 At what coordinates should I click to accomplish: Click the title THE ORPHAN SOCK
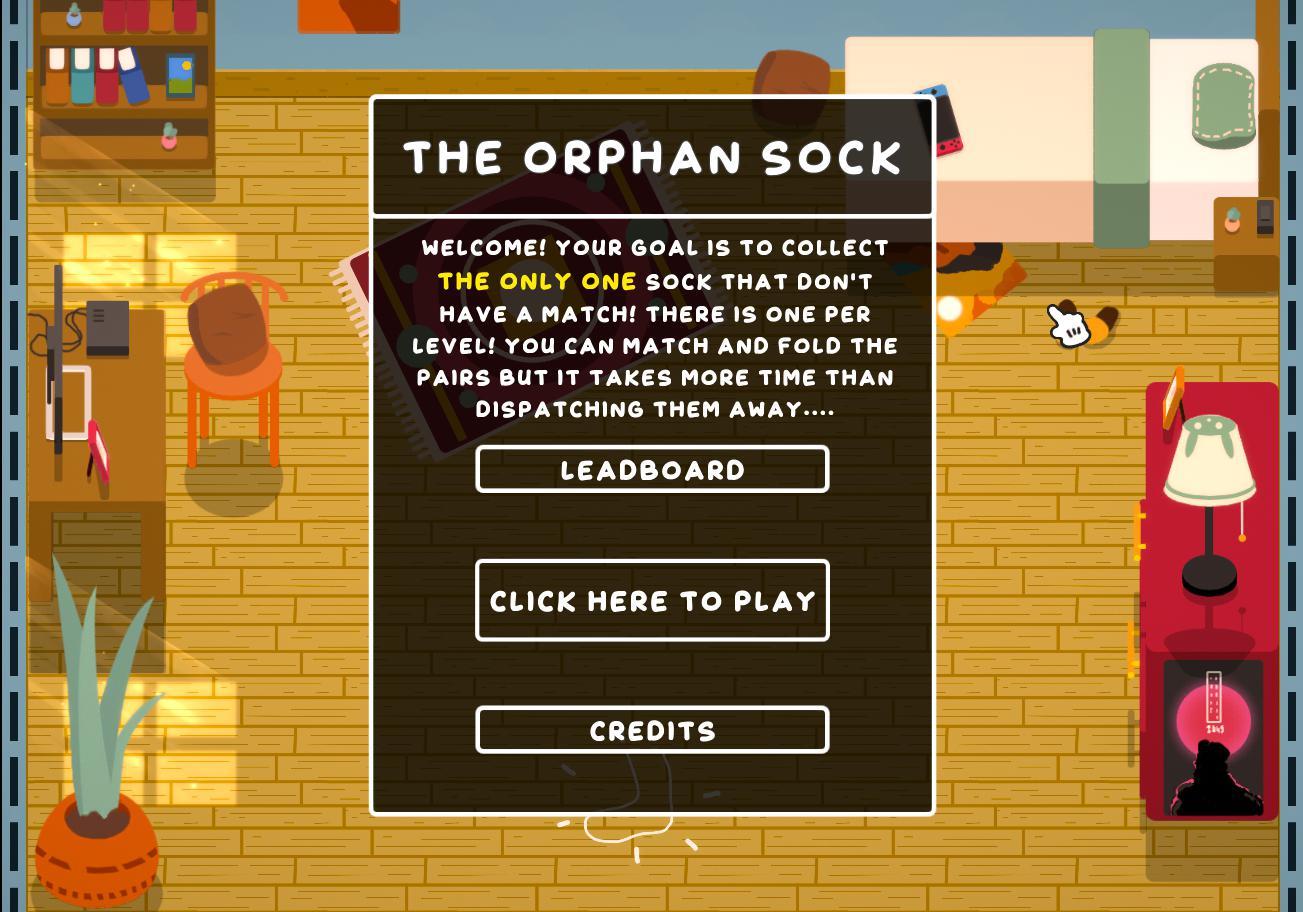[652, 156]
